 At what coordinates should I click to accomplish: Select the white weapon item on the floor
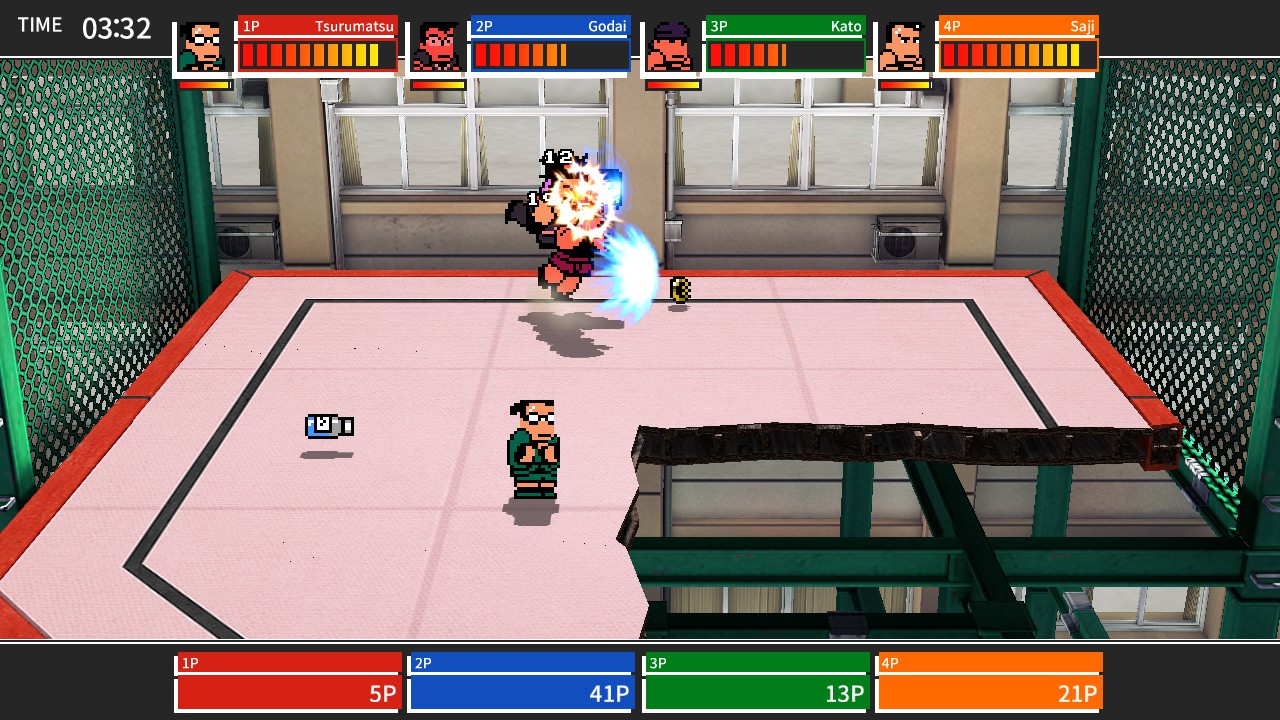pyautogui.click(x=331, y=425)
